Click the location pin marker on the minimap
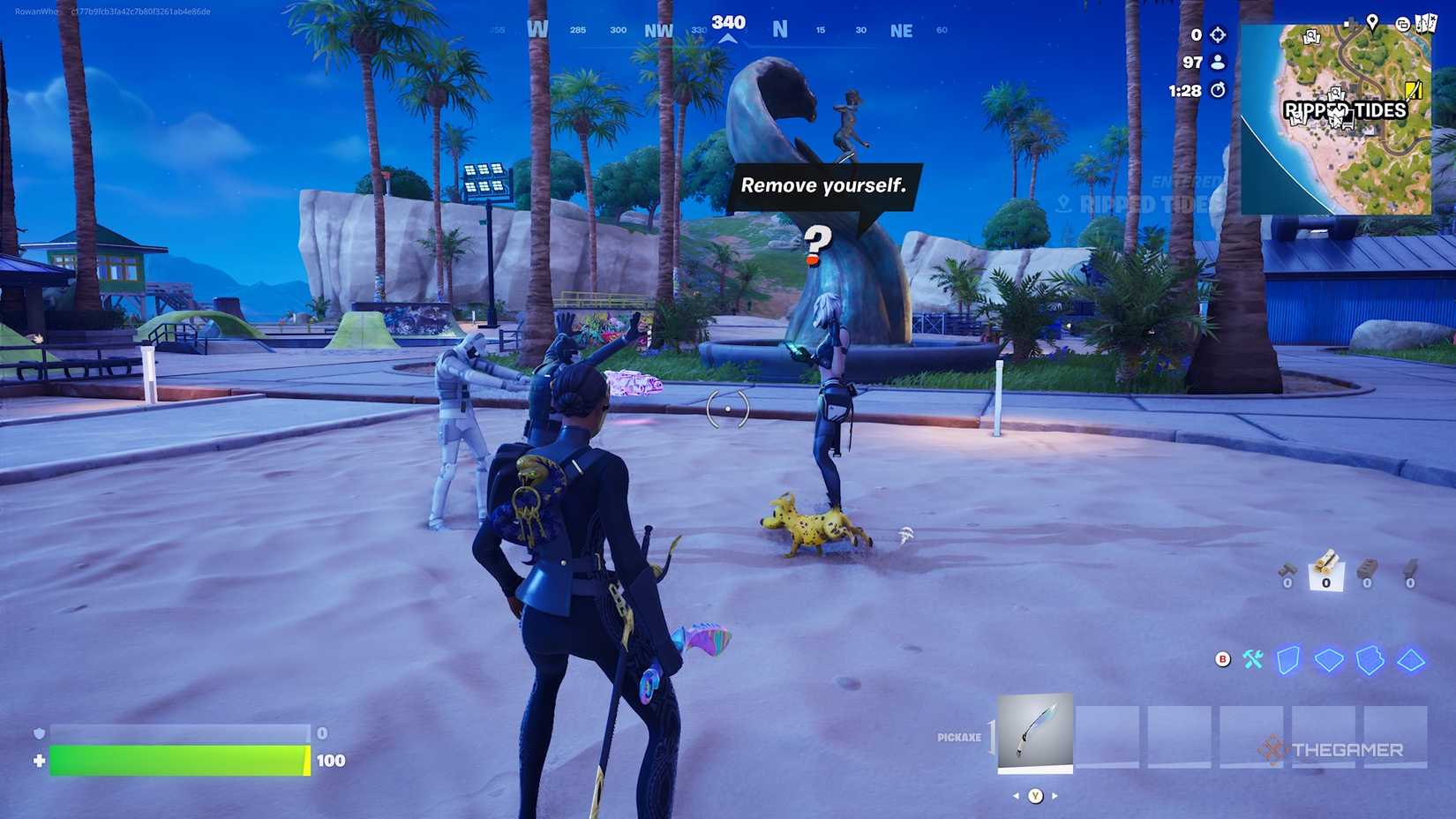 [x=1372, y=24]
